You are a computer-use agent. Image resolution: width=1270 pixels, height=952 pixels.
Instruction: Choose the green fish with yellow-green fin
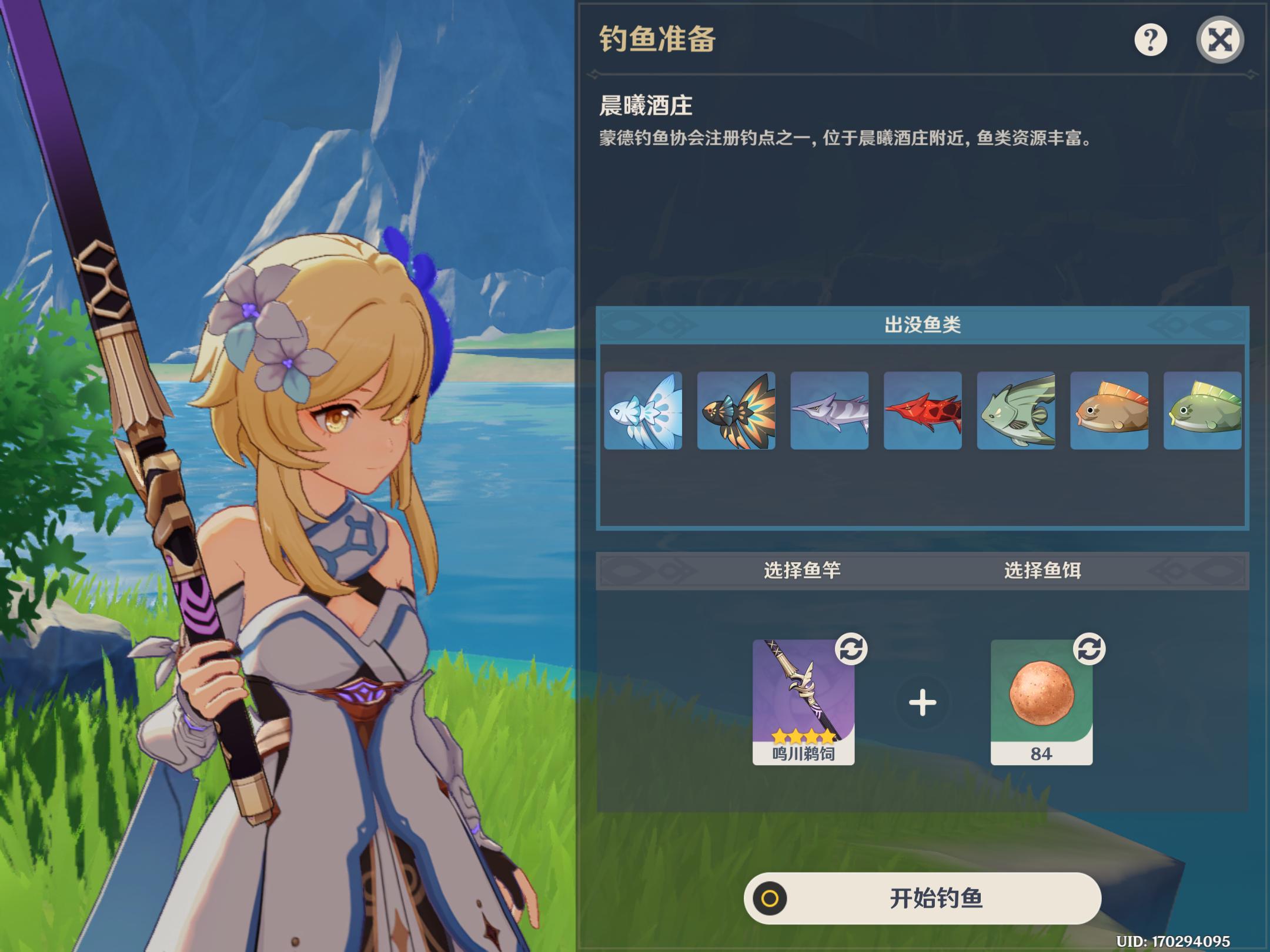point(1202,411)
